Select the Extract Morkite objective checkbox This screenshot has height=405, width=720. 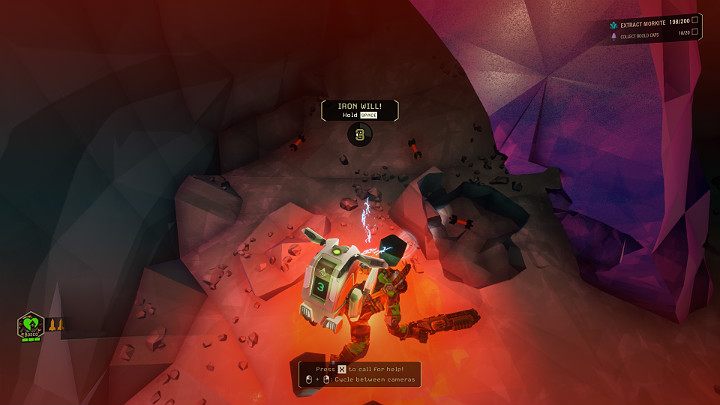695,20
